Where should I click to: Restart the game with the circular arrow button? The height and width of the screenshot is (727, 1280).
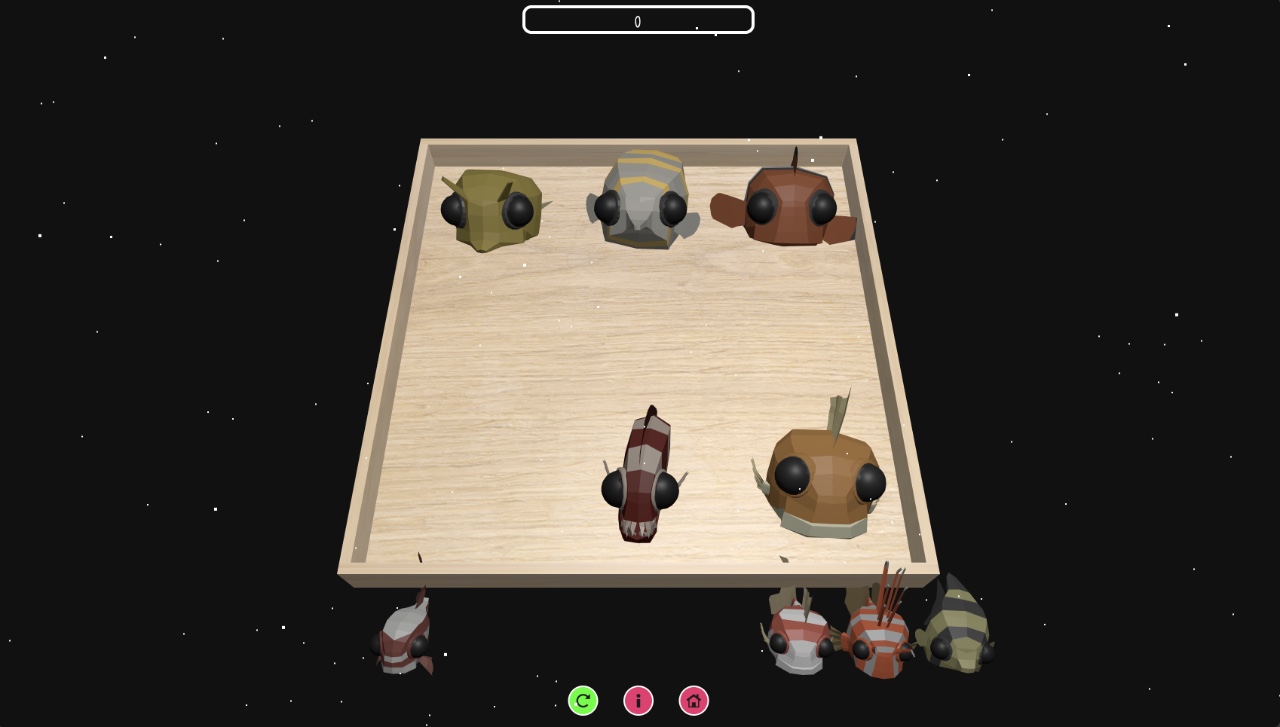coord(583,700)
